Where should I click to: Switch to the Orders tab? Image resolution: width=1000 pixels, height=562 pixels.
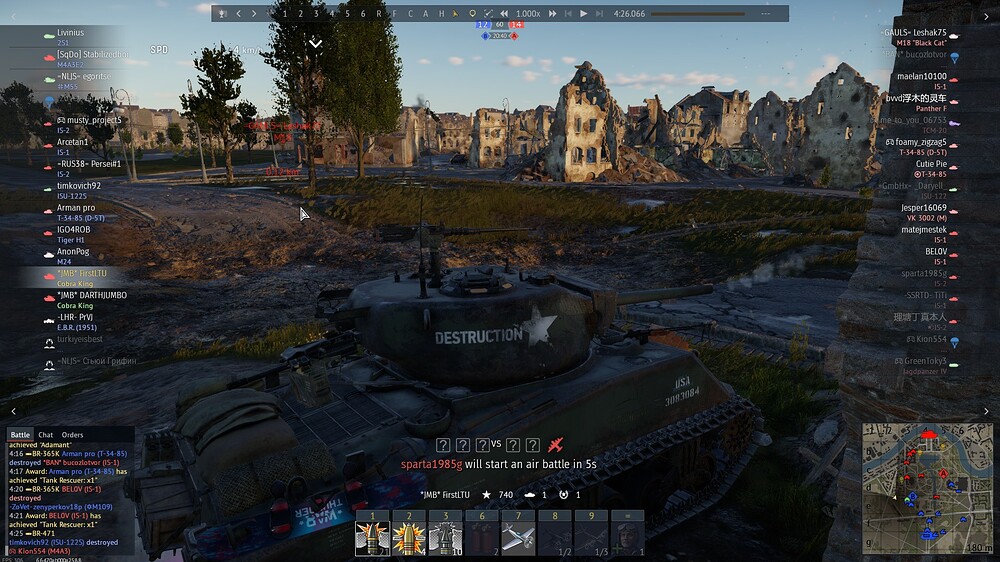tap(72, 435)
